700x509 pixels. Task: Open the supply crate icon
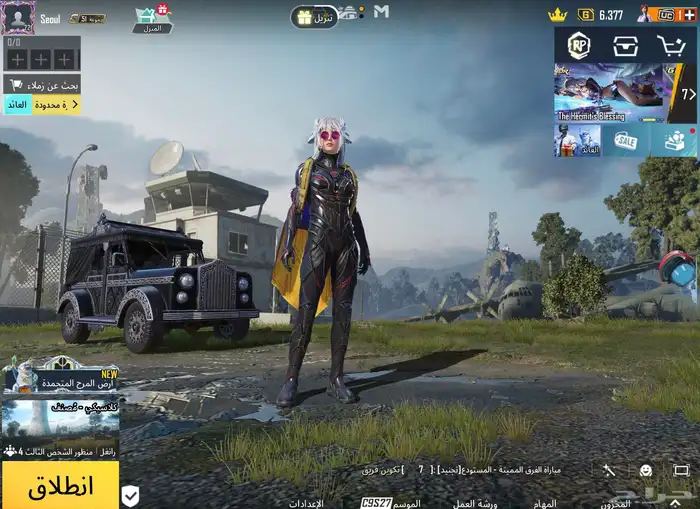(x=626, y=46)
